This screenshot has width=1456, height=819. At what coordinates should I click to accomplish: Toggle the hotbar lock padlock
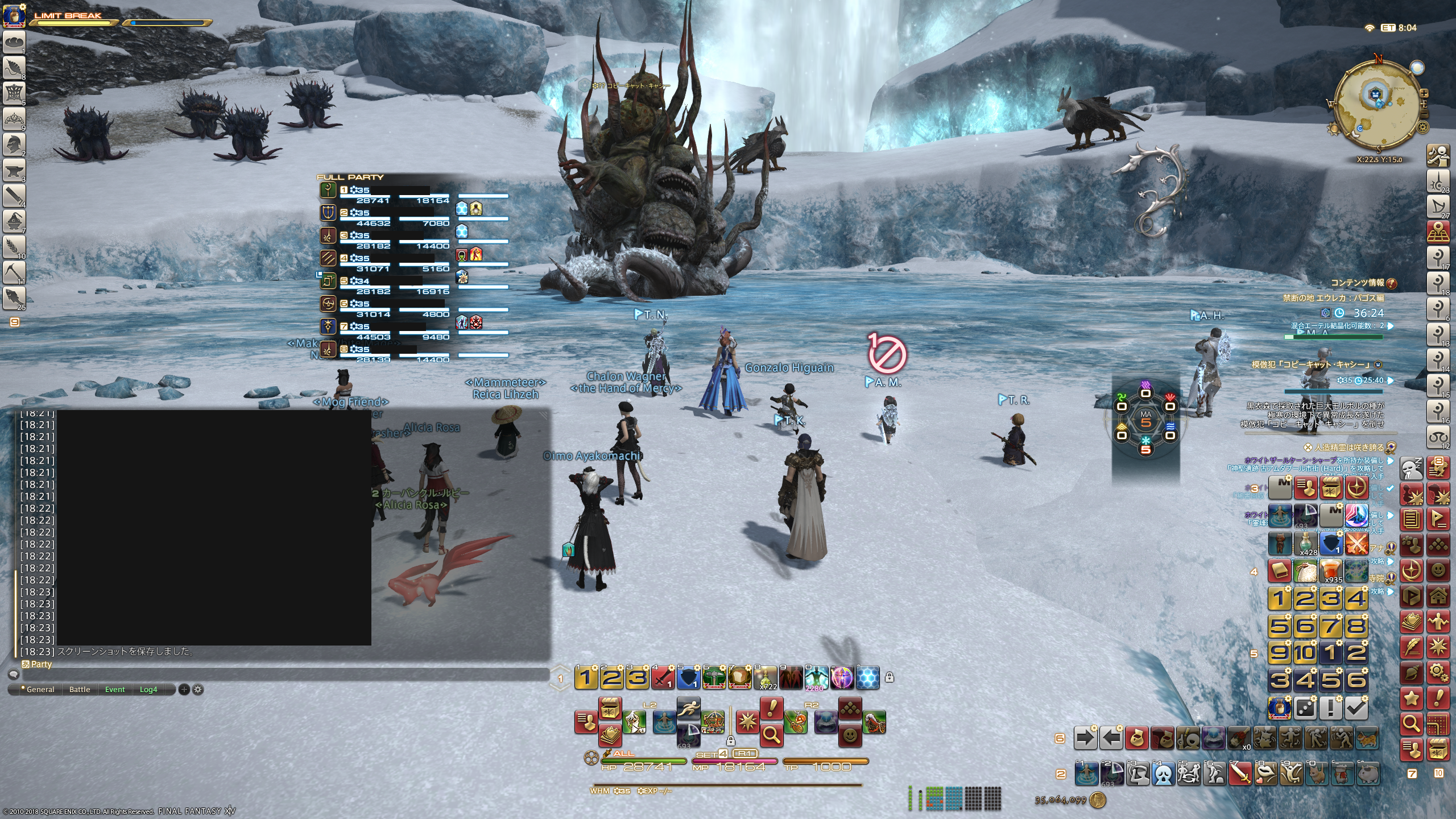coord(889,677)
